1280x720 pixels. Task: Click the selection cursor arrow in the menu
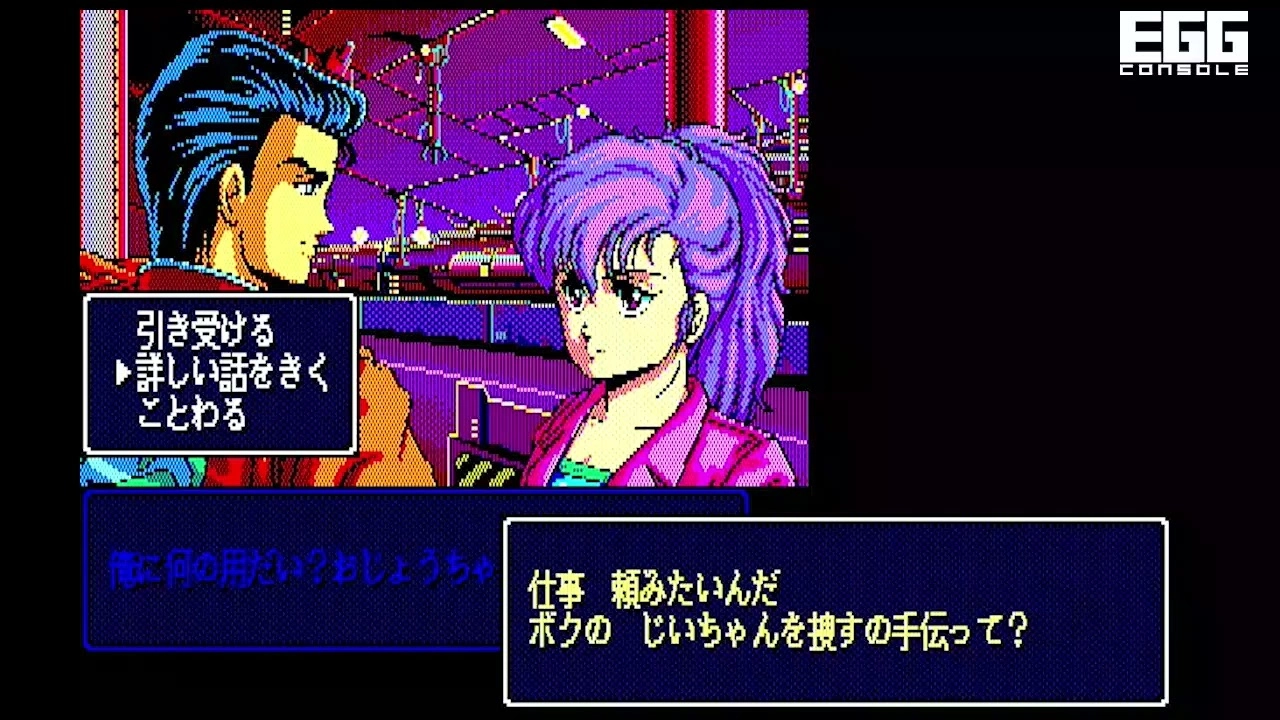coord(122,372)
